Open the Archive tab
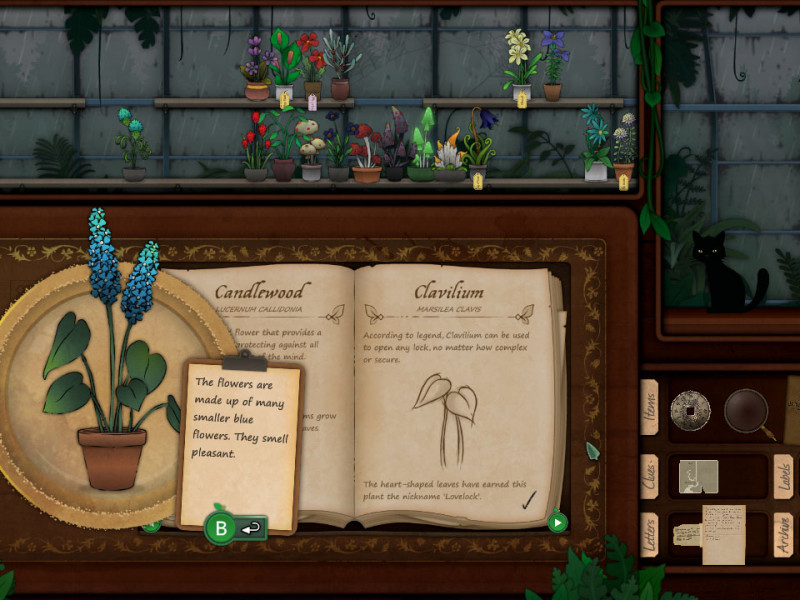 pyautogui.click(x=783, y=536)
